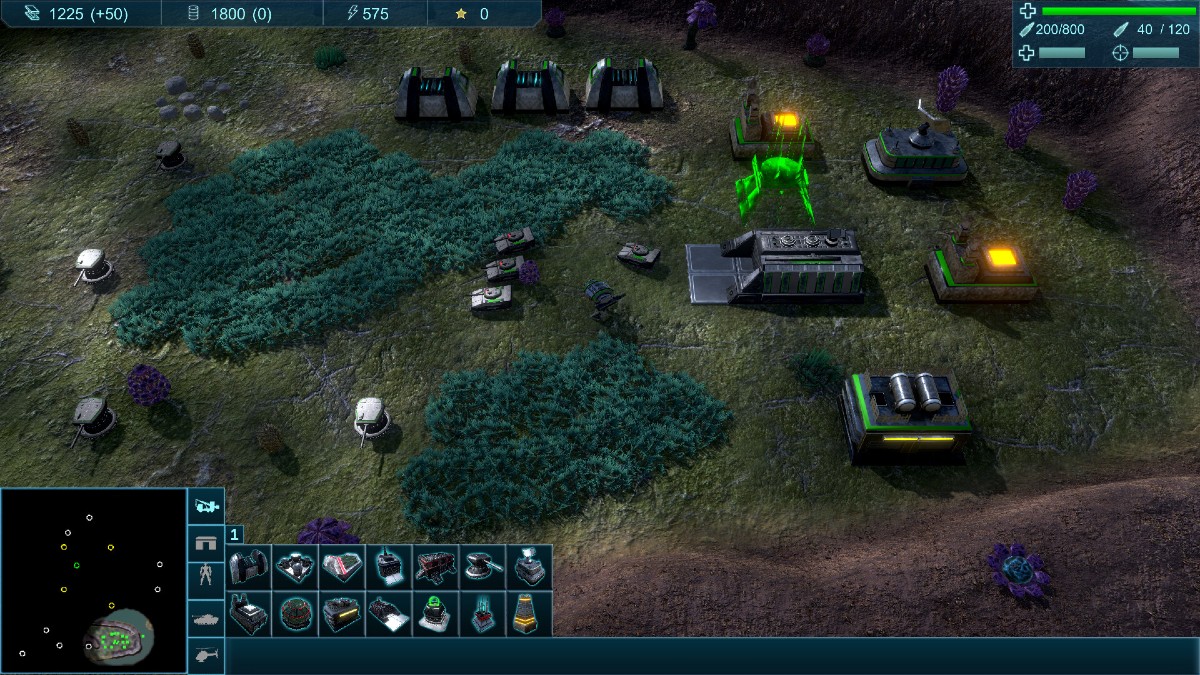The image size is (1200, 675).
Task: Pick the antenna tower with ramp icon
Action: [x=387, y=567]
